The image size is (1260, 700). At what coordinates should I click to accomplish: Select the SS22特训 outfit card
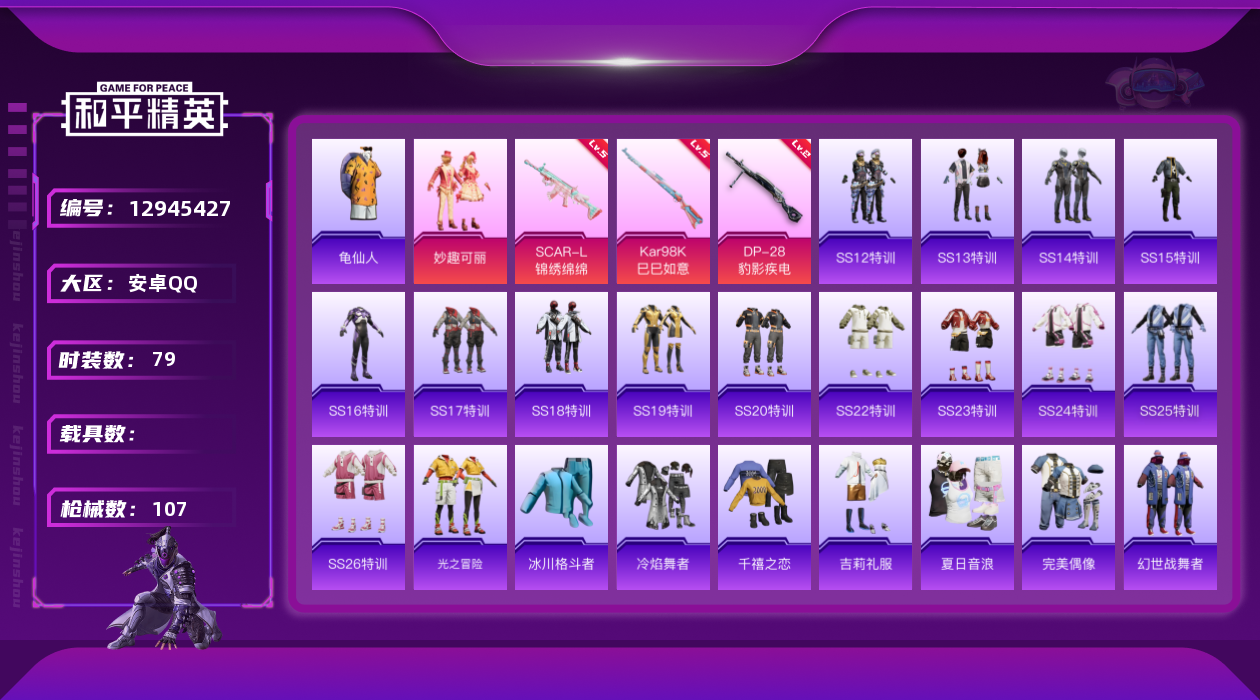(865, 364)
